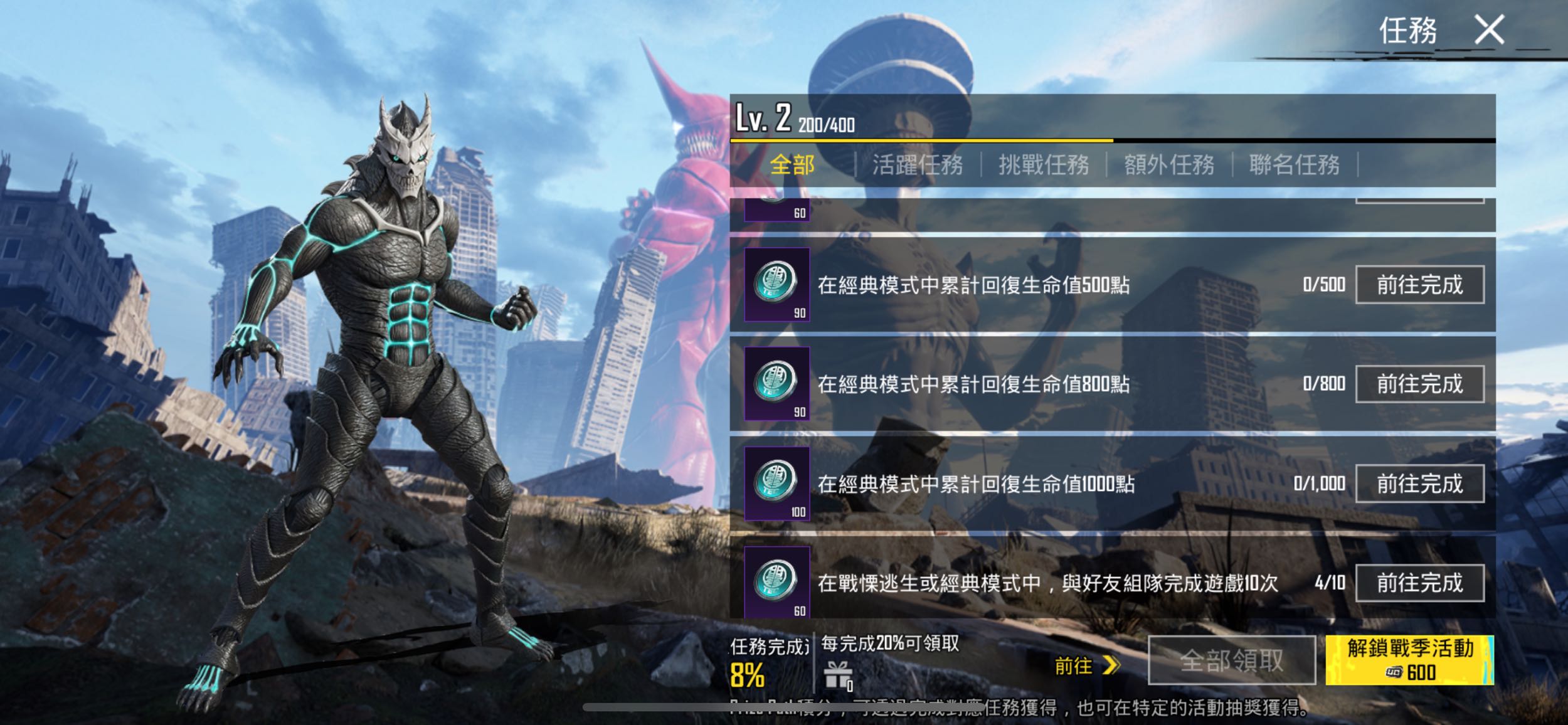This screenshot has height=725, width=1568.
Task: Open the 活躍任務 tab
Action: (x=918, y=166)
